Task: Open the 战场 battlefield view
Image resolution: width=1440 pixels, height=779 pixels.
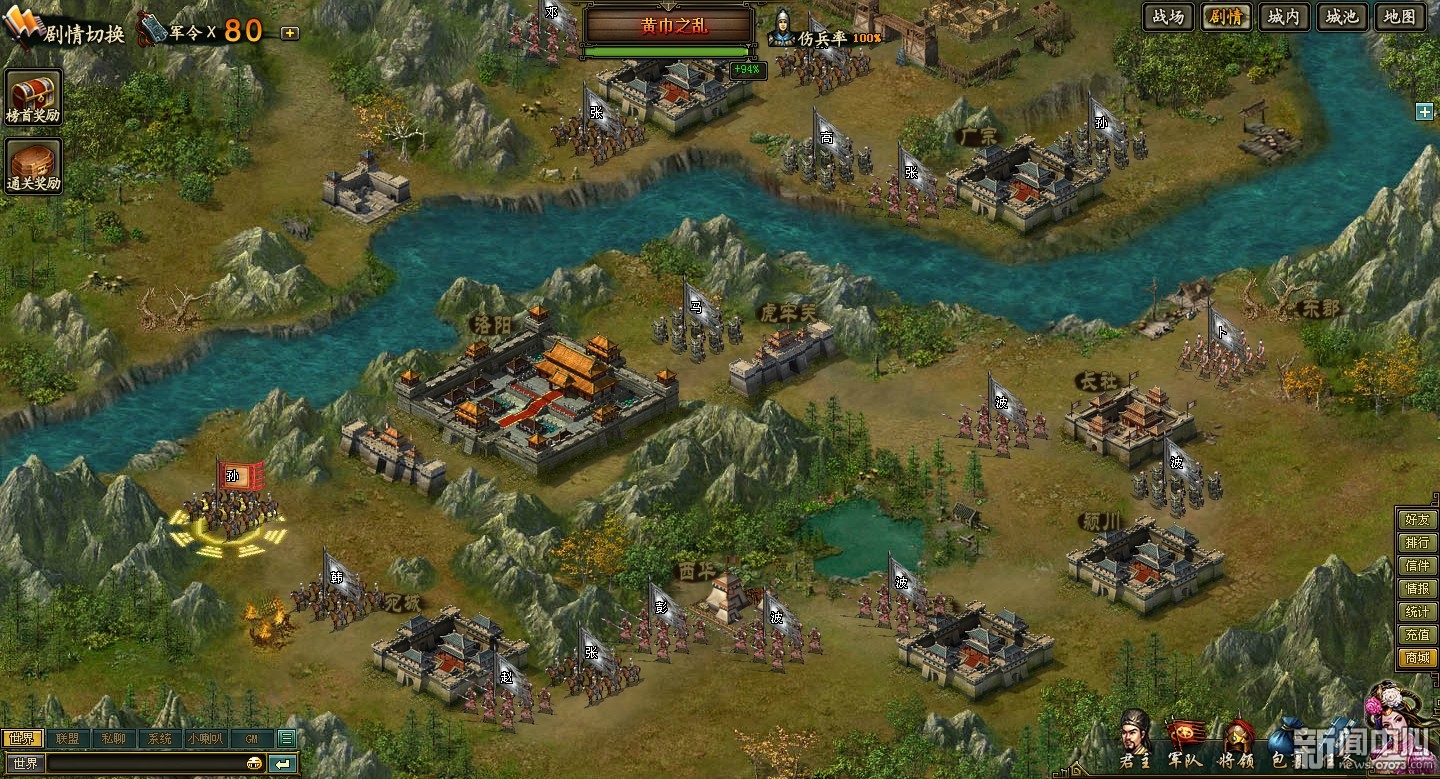Action: (x=1168, y=17)
